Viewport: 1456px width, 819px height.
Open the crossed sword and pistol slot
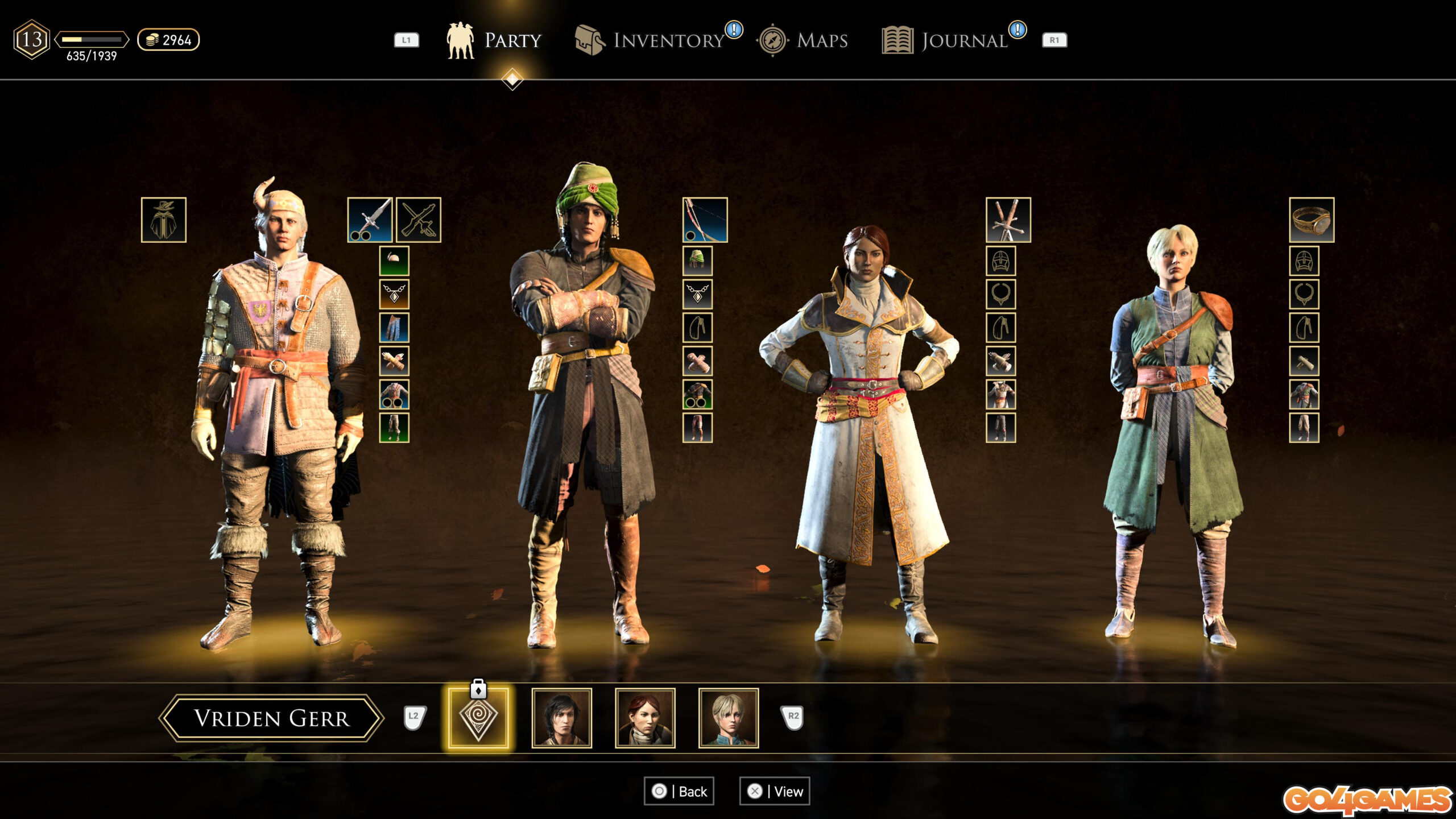tap(419, 220)
